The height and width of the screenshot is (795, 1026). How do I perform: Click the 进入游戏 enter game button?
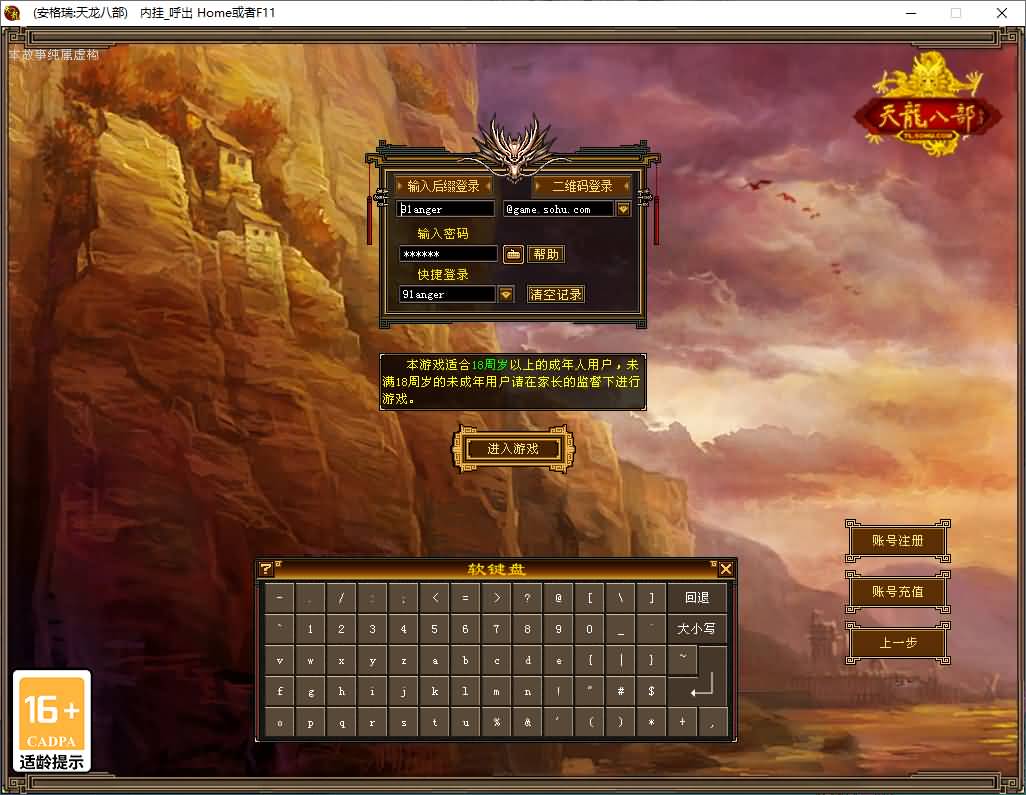pyautogui.click(x=512, y=449)
